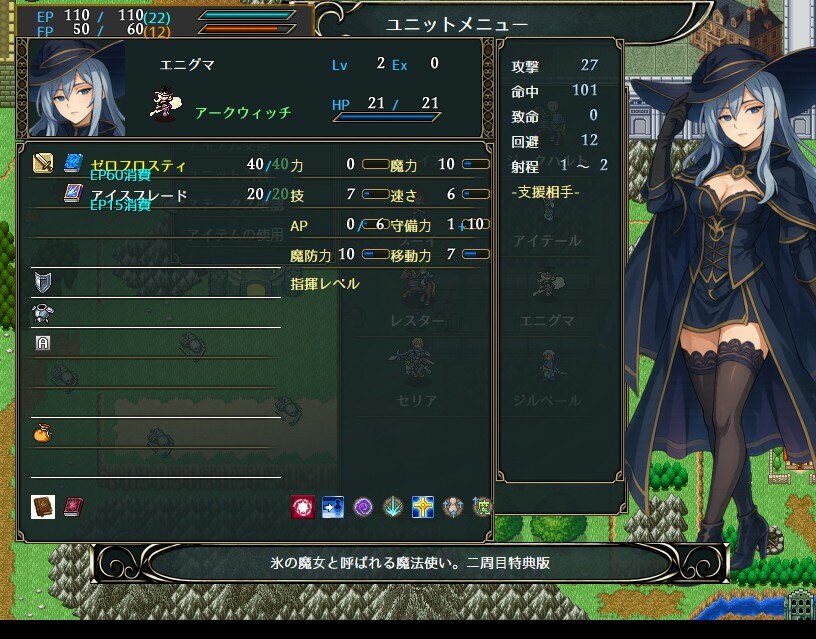Select the アイスブレード spell entry
Image resolution: width=816 pixels, height=639 pixels.
coord(140,195)
